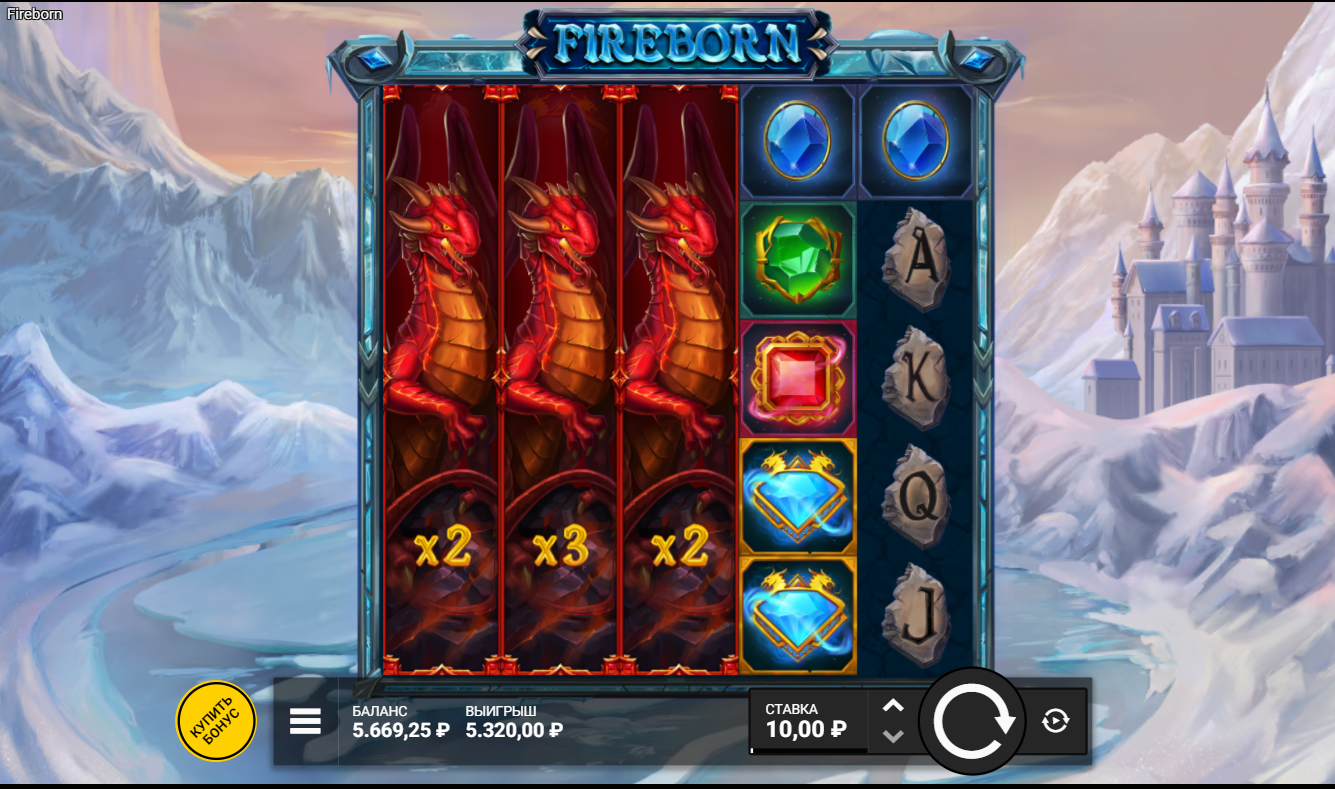Click the yellow buy bonus button
This screenshot has width=1335, height=789.
[216, 721]
